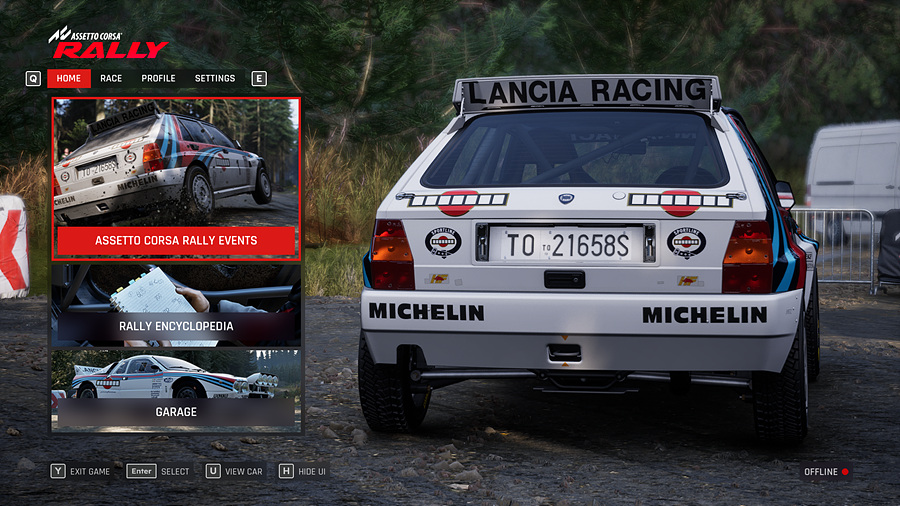
Task: Choose Exit Game
Action: point(81,471)
